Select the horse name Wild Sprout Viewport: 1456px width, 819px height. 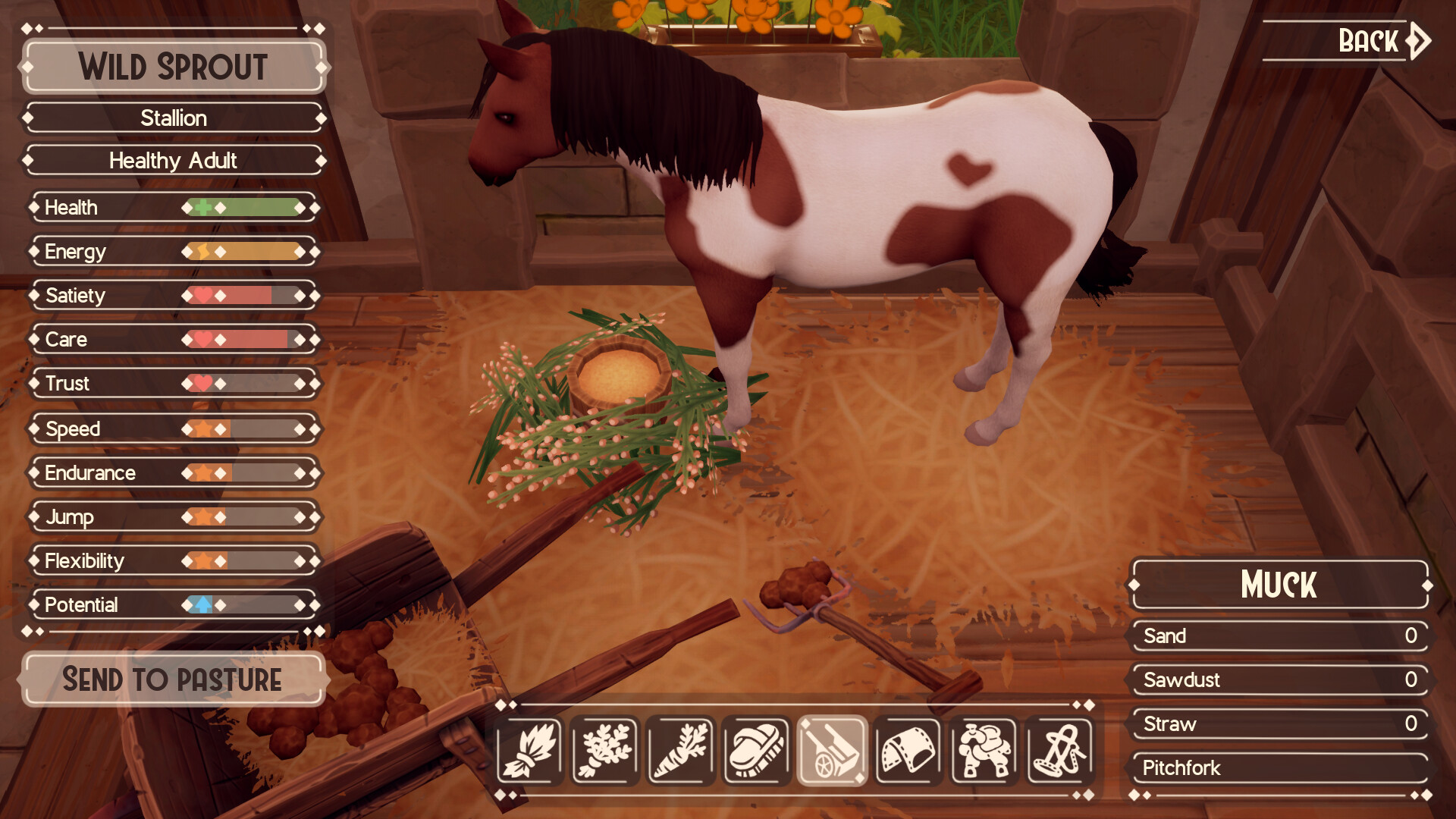click(x=173, y=69)
